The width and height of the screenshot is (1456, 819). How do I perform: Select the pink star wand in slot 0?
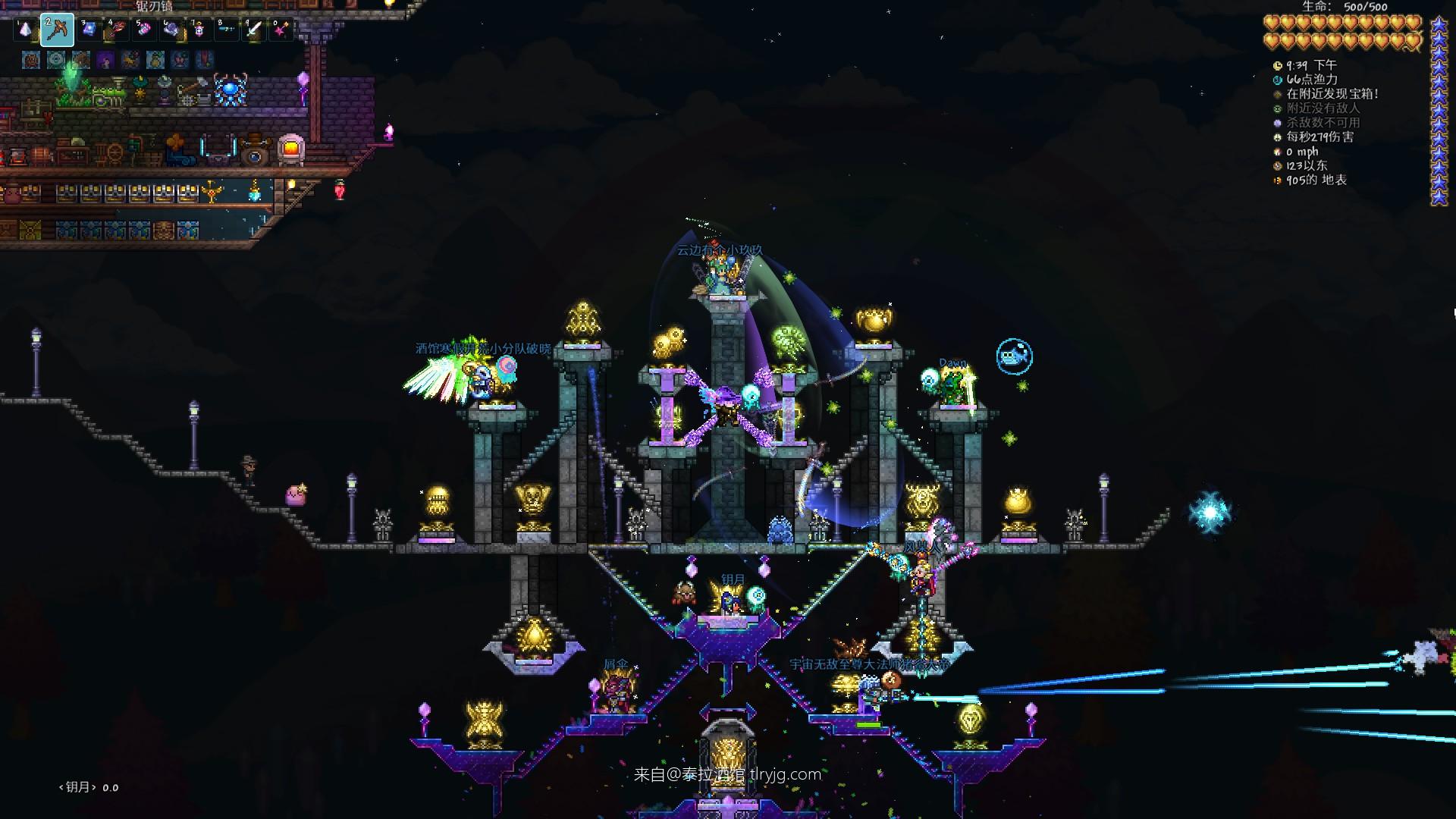[x=281, y=30]
